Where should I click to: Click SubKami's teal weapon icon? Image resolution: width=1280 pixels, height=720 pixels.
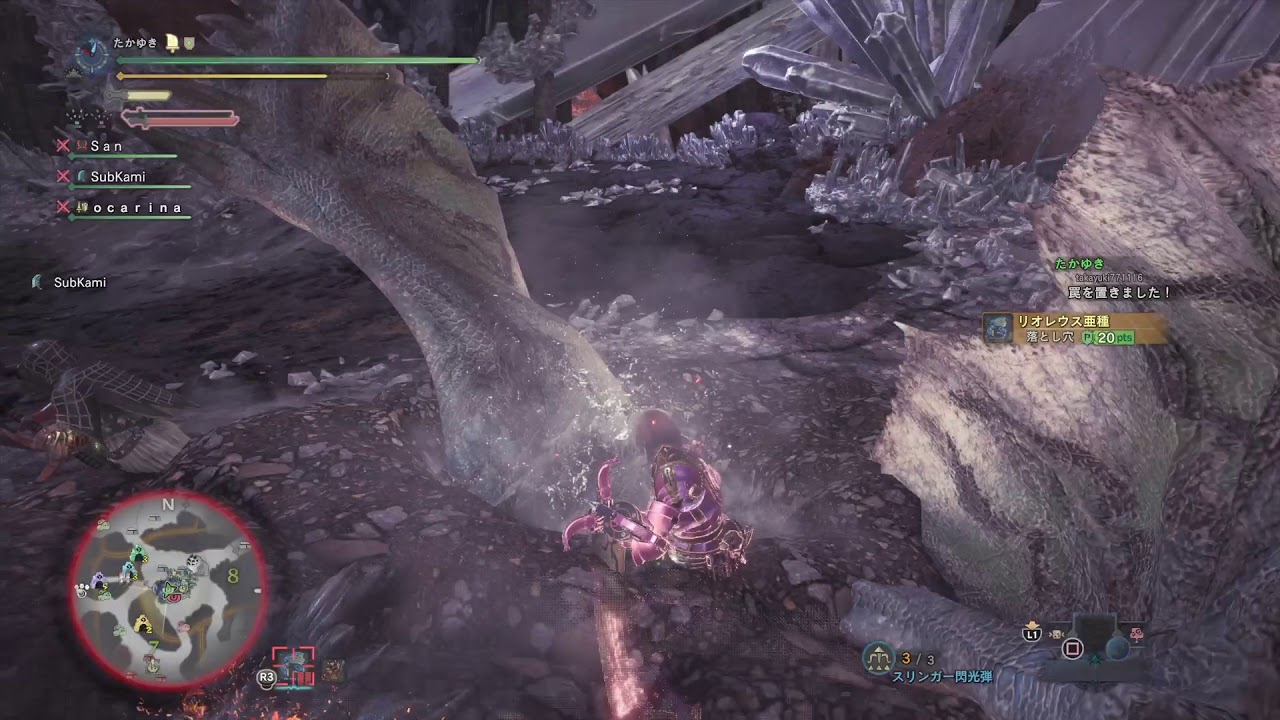81,177
